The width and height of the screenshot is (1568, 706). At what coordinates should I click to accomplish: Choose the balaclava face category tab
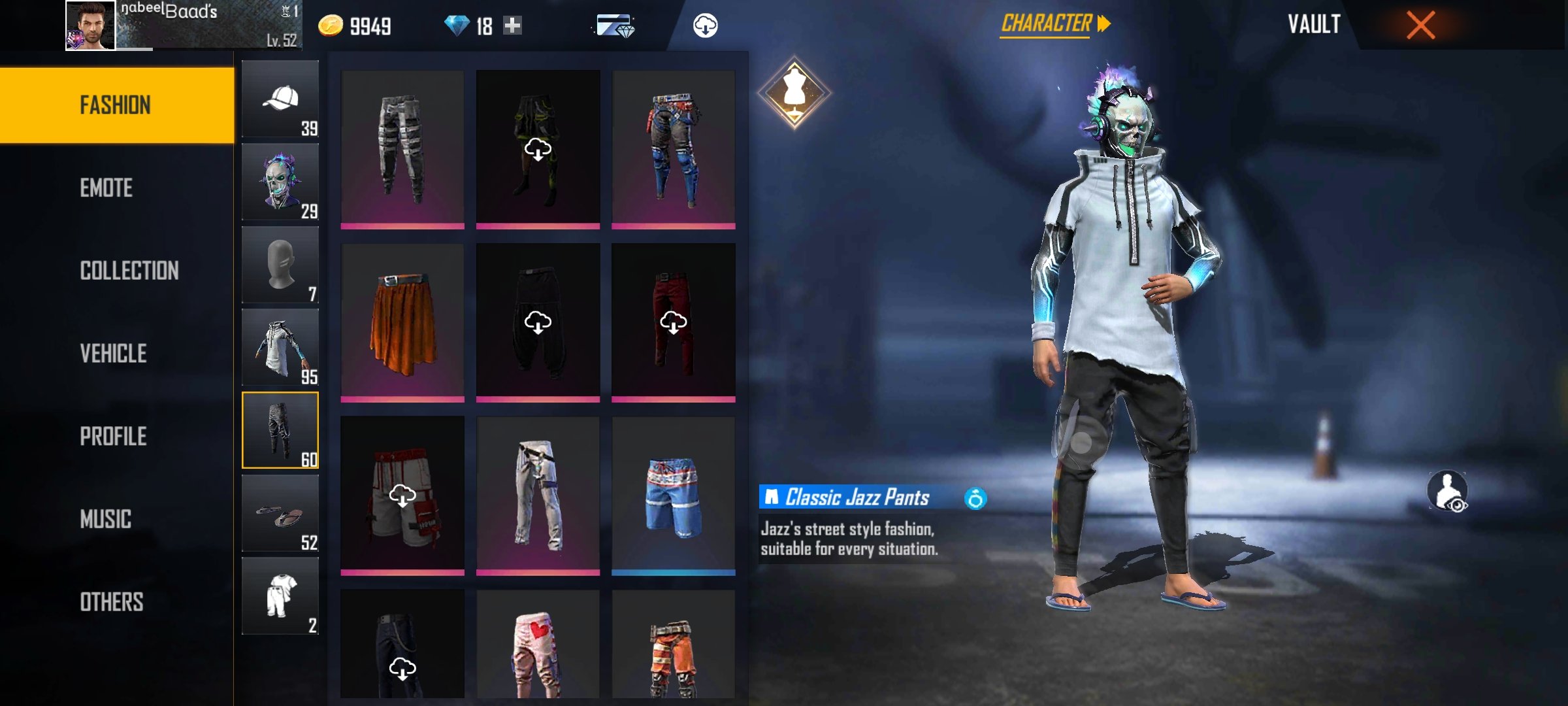280,265
